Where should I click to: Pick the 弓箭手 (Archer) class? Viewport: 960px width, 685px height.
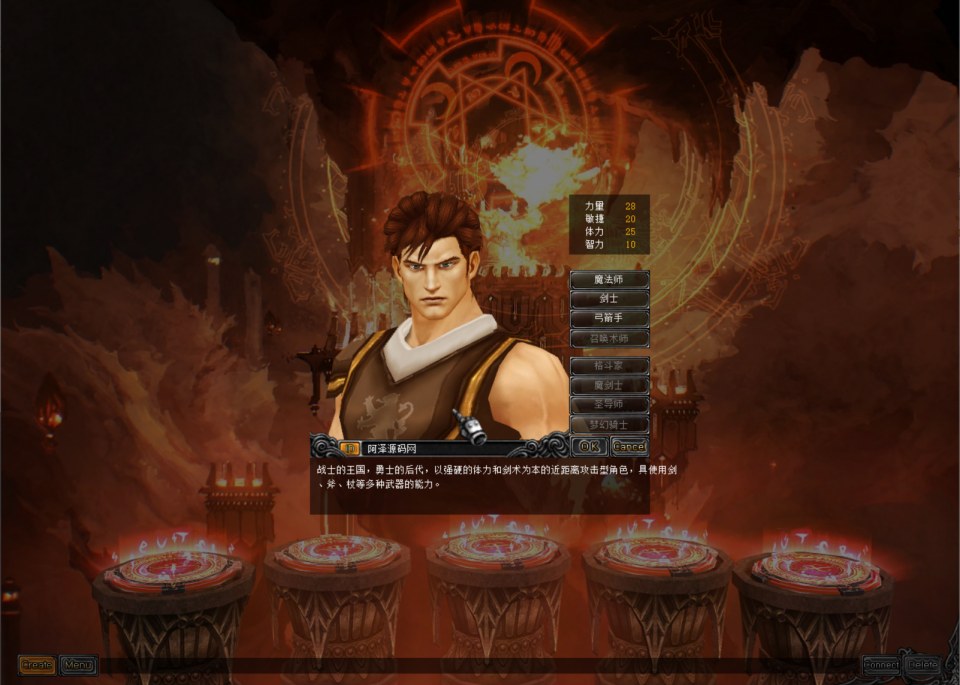(x=609, y=317)
